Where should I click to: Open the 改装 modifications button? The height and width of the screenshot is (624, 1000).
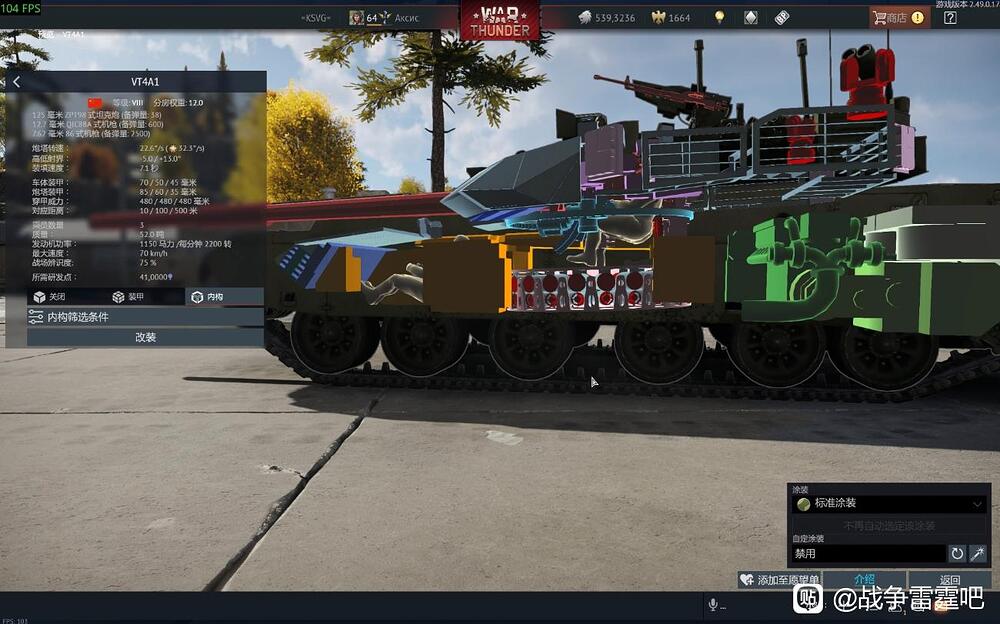coord(145,338)
